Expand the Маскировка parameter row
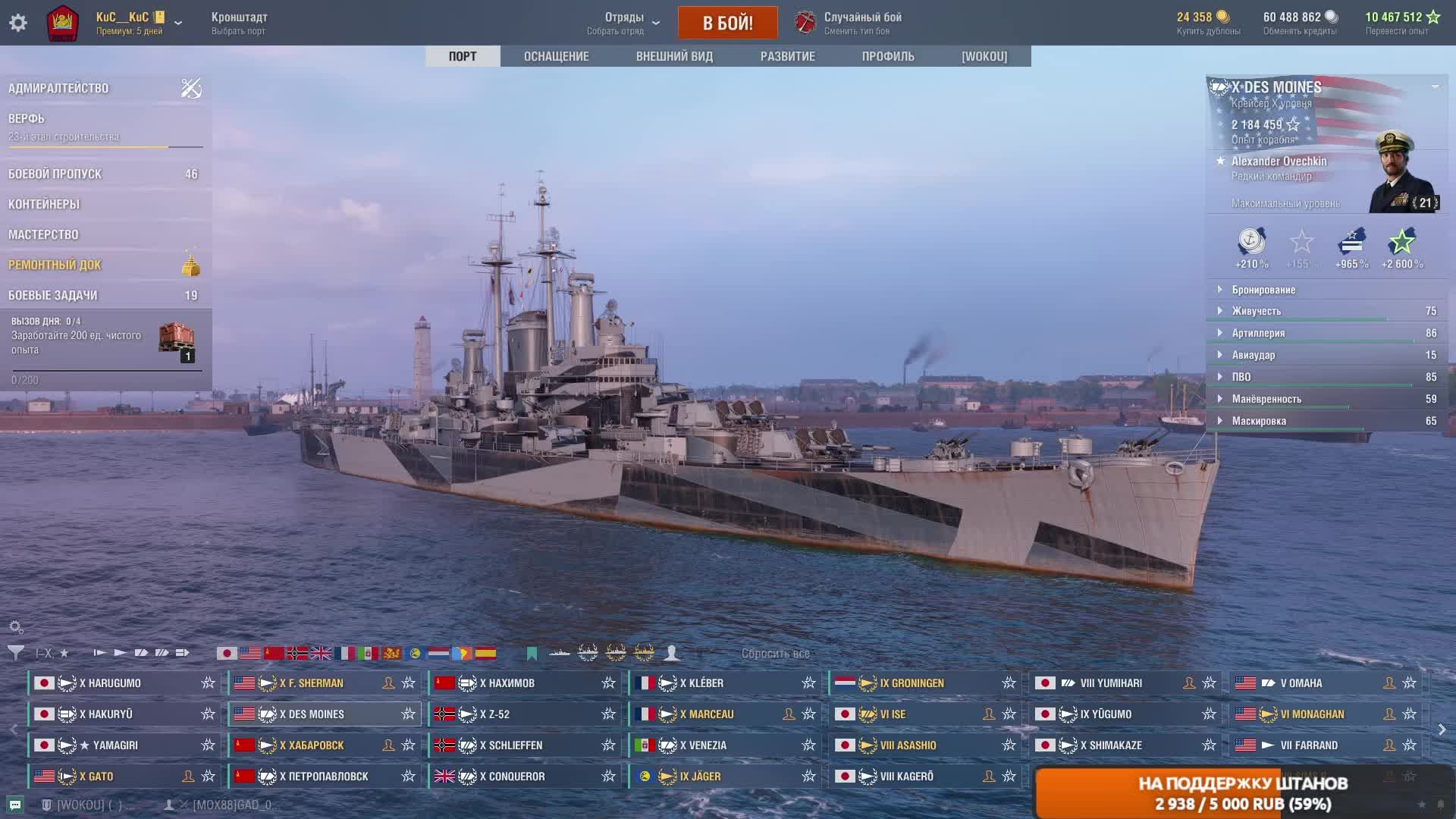1456x819 pixels. [x=1259, y=421]
